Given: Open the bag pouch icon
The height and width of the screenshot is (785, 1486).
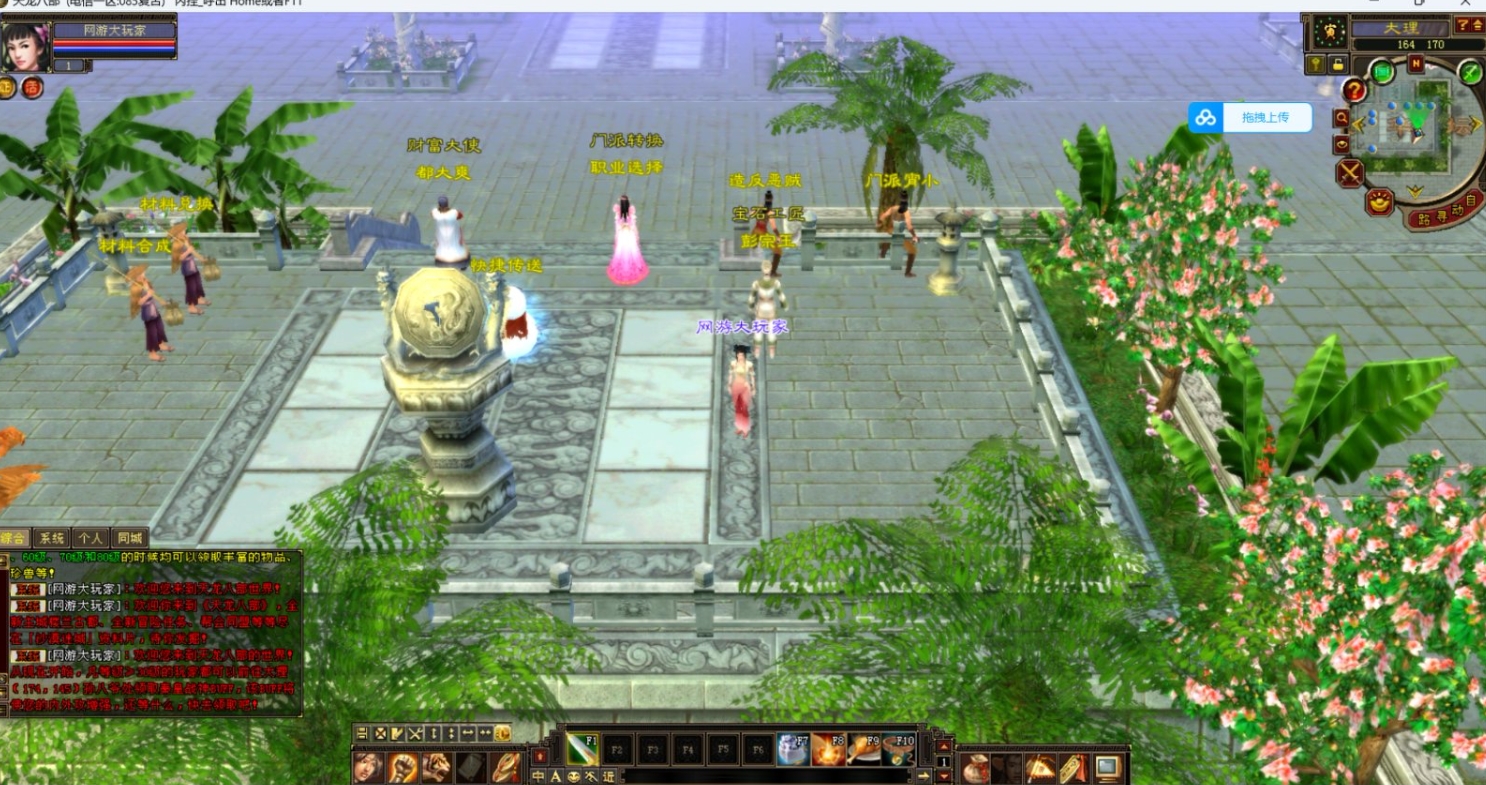Looking at the screenshot, I should (x=975, y=768).
